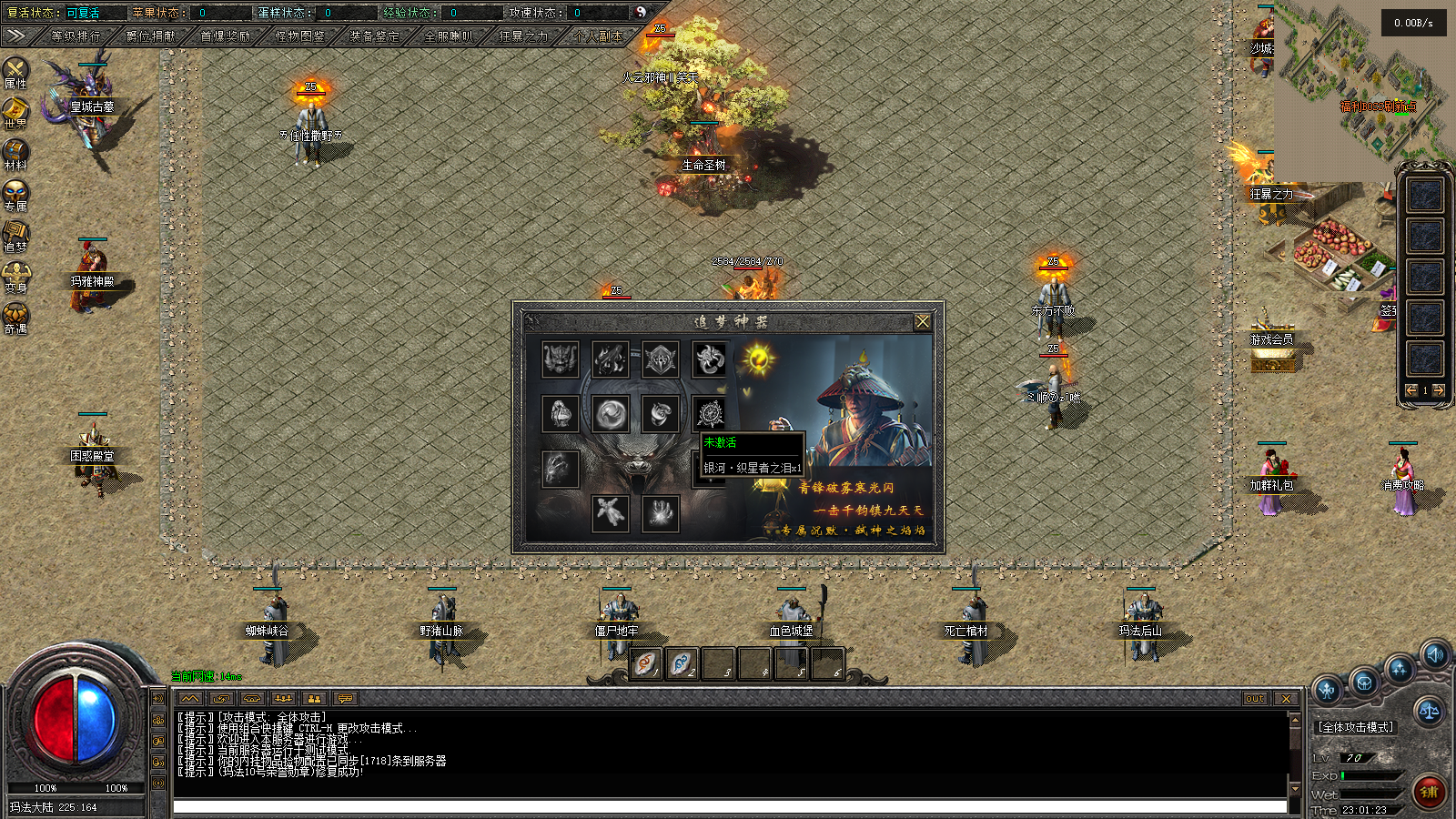
Task: Open the 爵位捐献 donation menu
Action: pos(150,36)
